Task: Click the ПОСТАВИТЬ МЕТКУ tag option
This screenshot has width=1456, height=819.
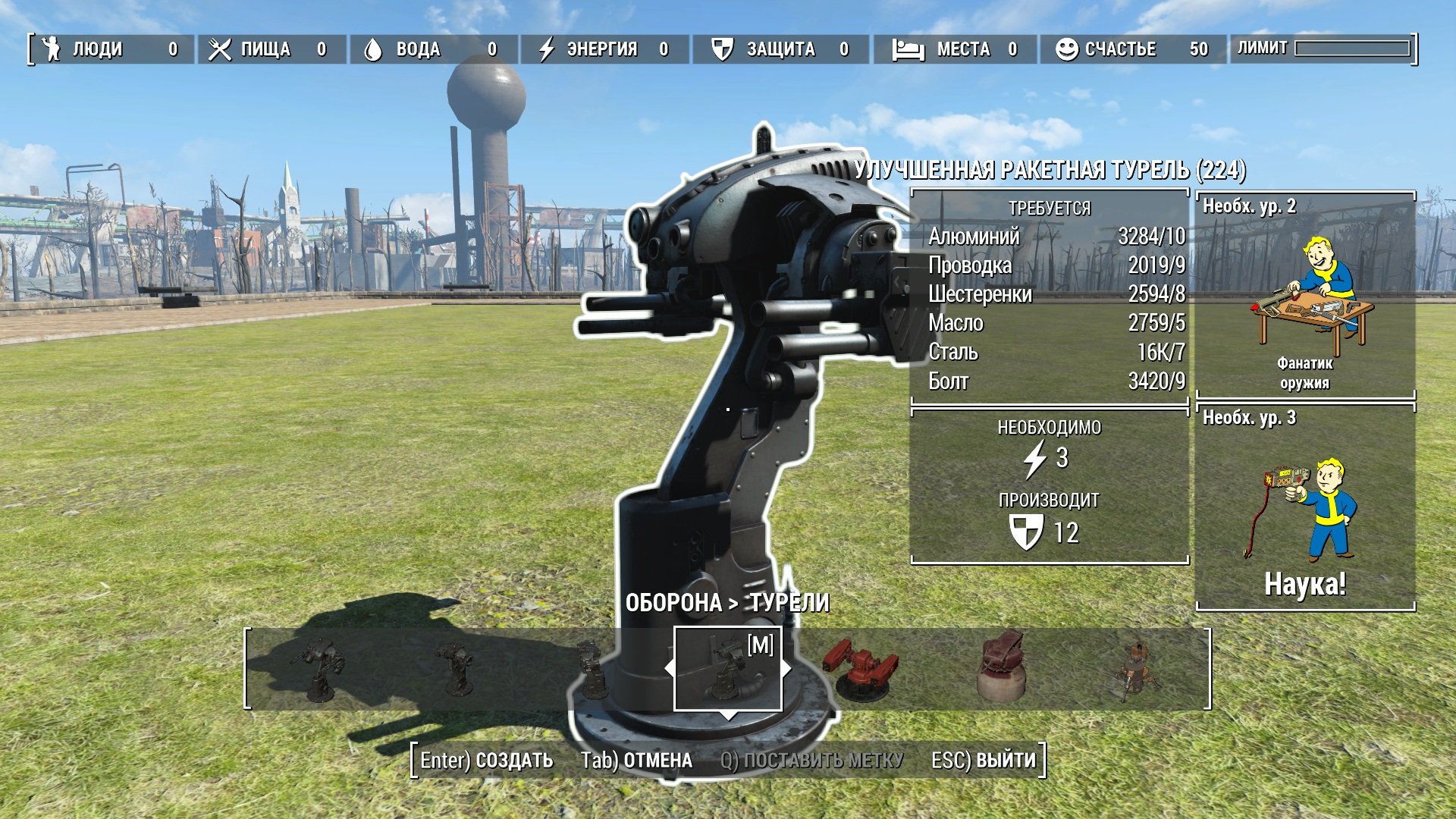Action: coord(811,761)
